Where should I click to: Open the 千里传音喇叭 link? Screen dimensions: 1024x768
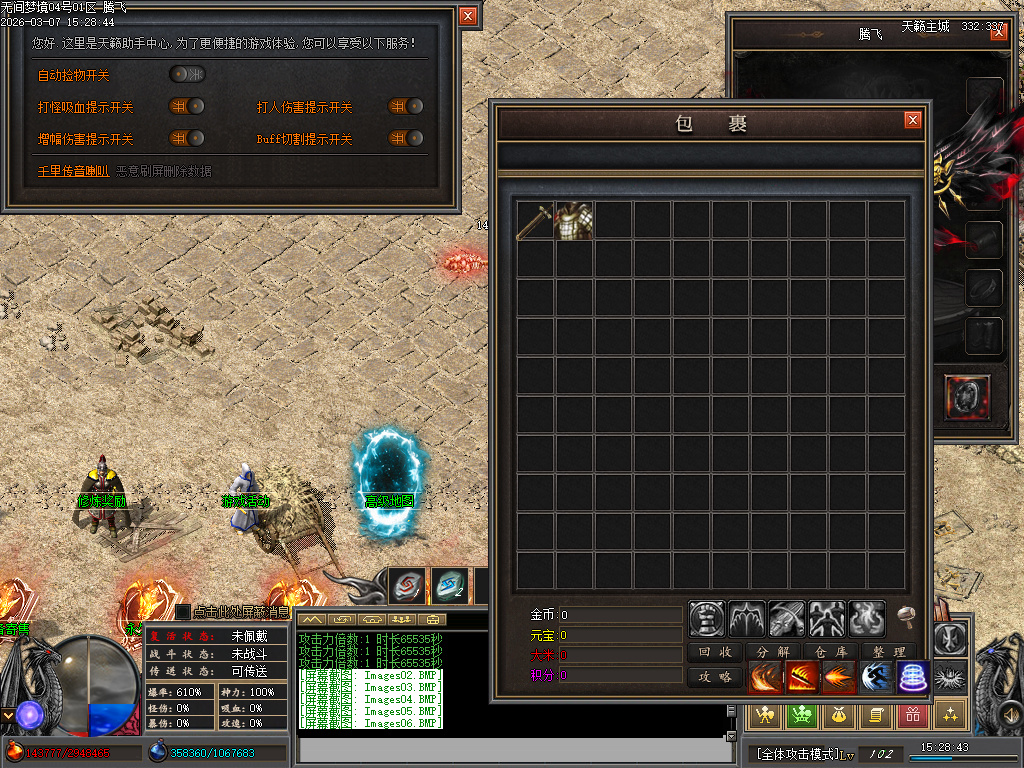point(73,171)
